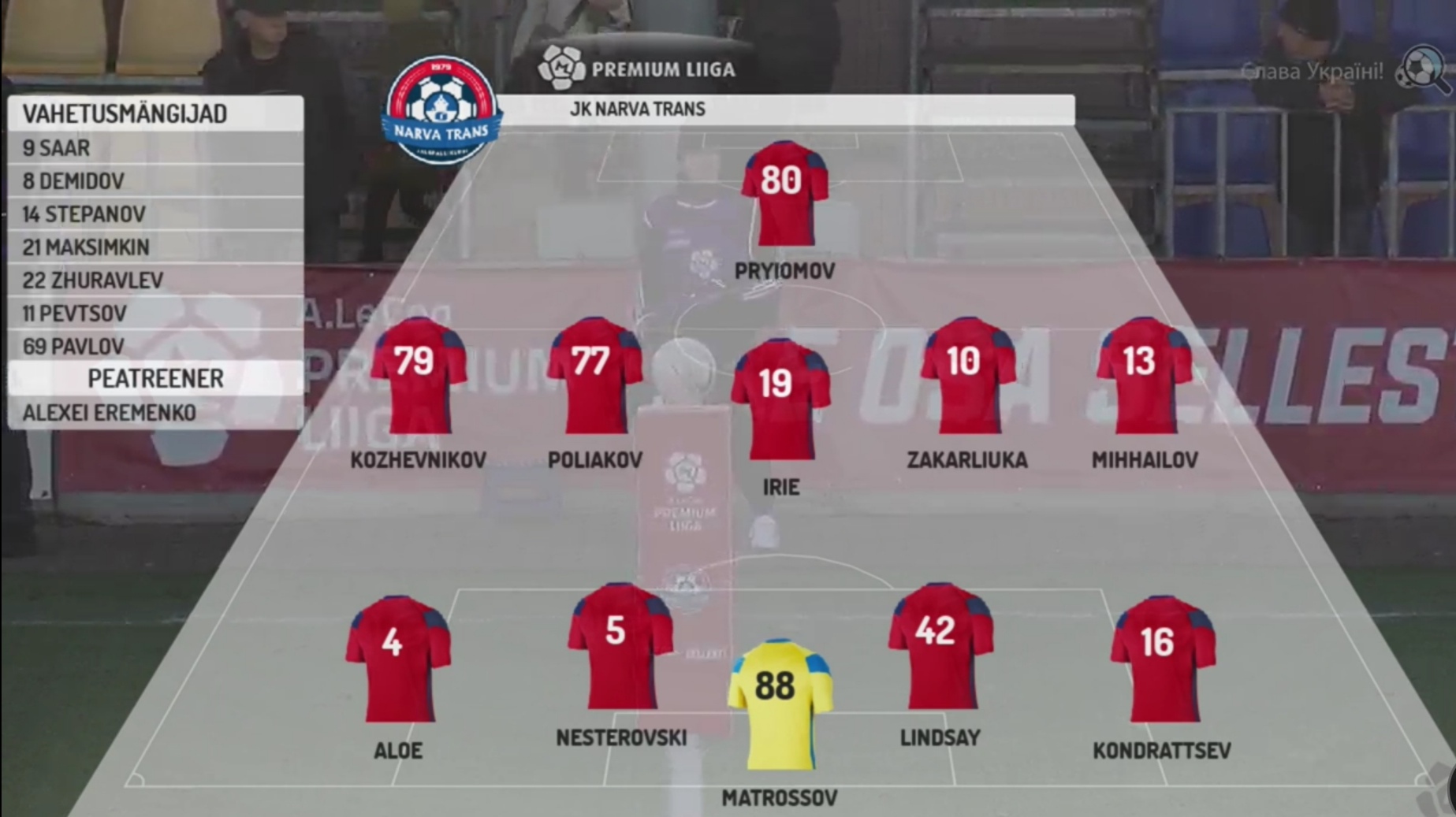Image resolution: width=1456 pixels, height=817 pixels.
Task: Select substitute 22 Zhuravlev row
Action: coord(155,280)
